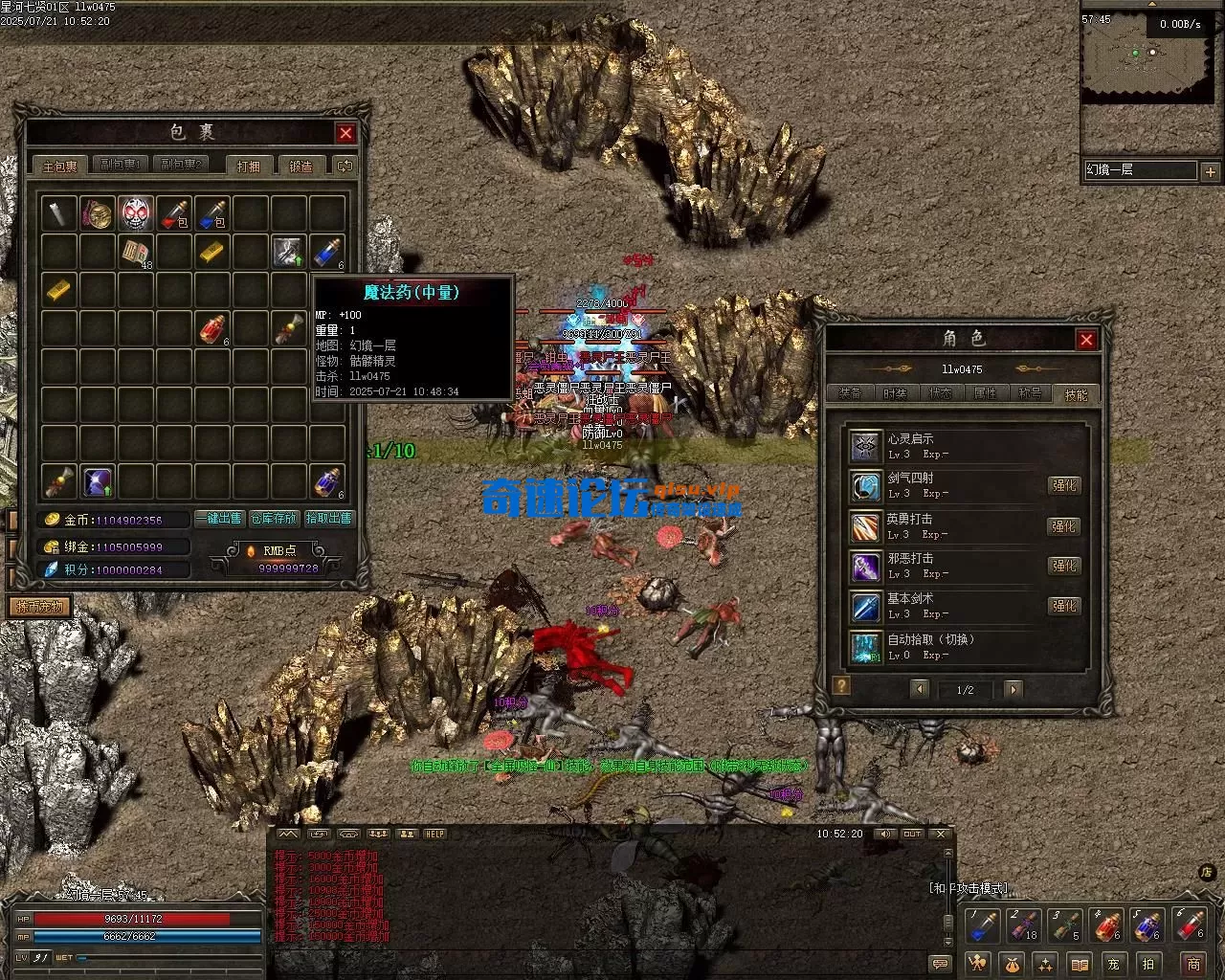Strengthen 剑气四射 with its 强化 button

click(1064, 485)
